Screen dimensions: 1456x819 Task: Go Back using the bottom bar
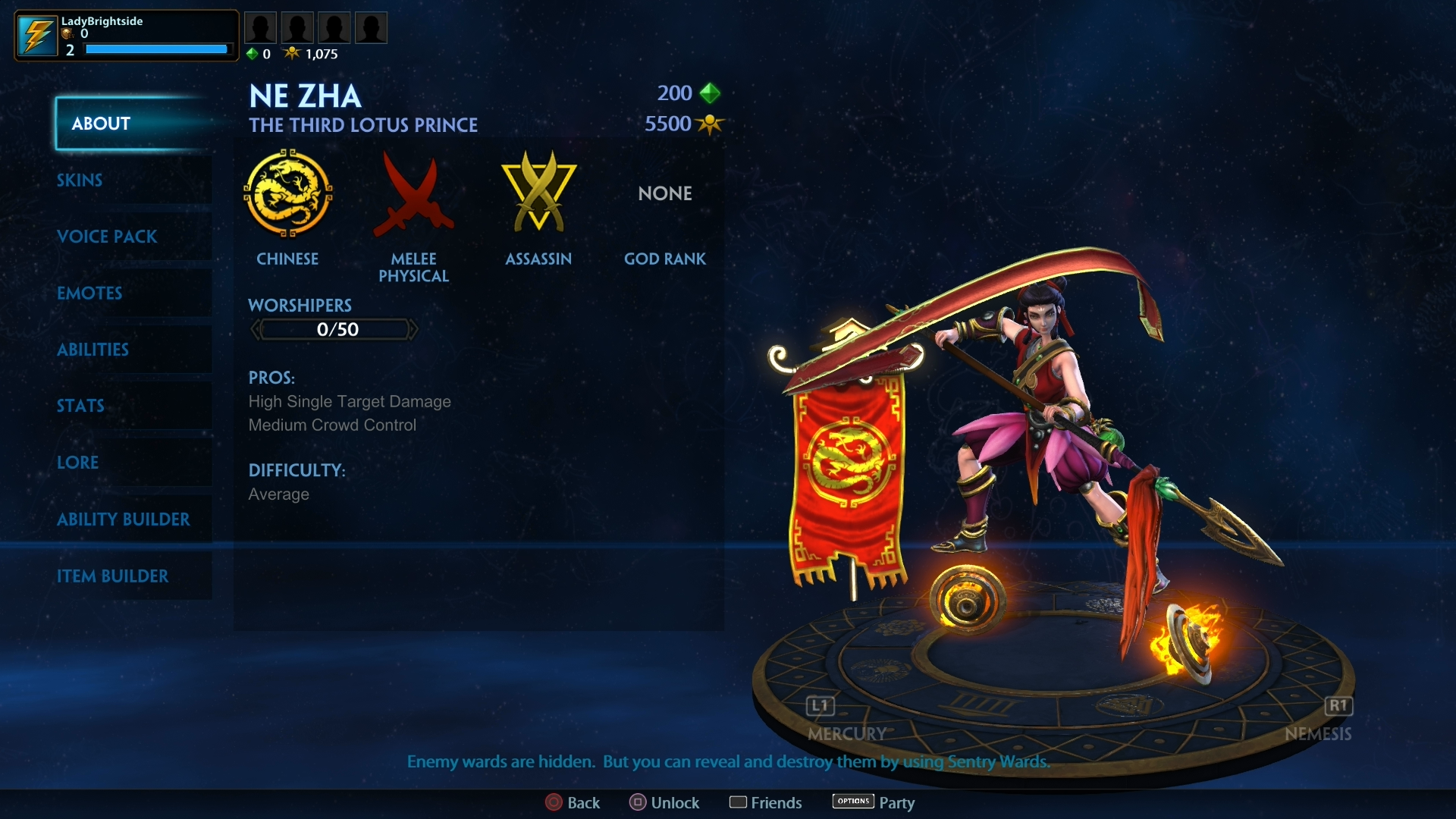point(573,802)
